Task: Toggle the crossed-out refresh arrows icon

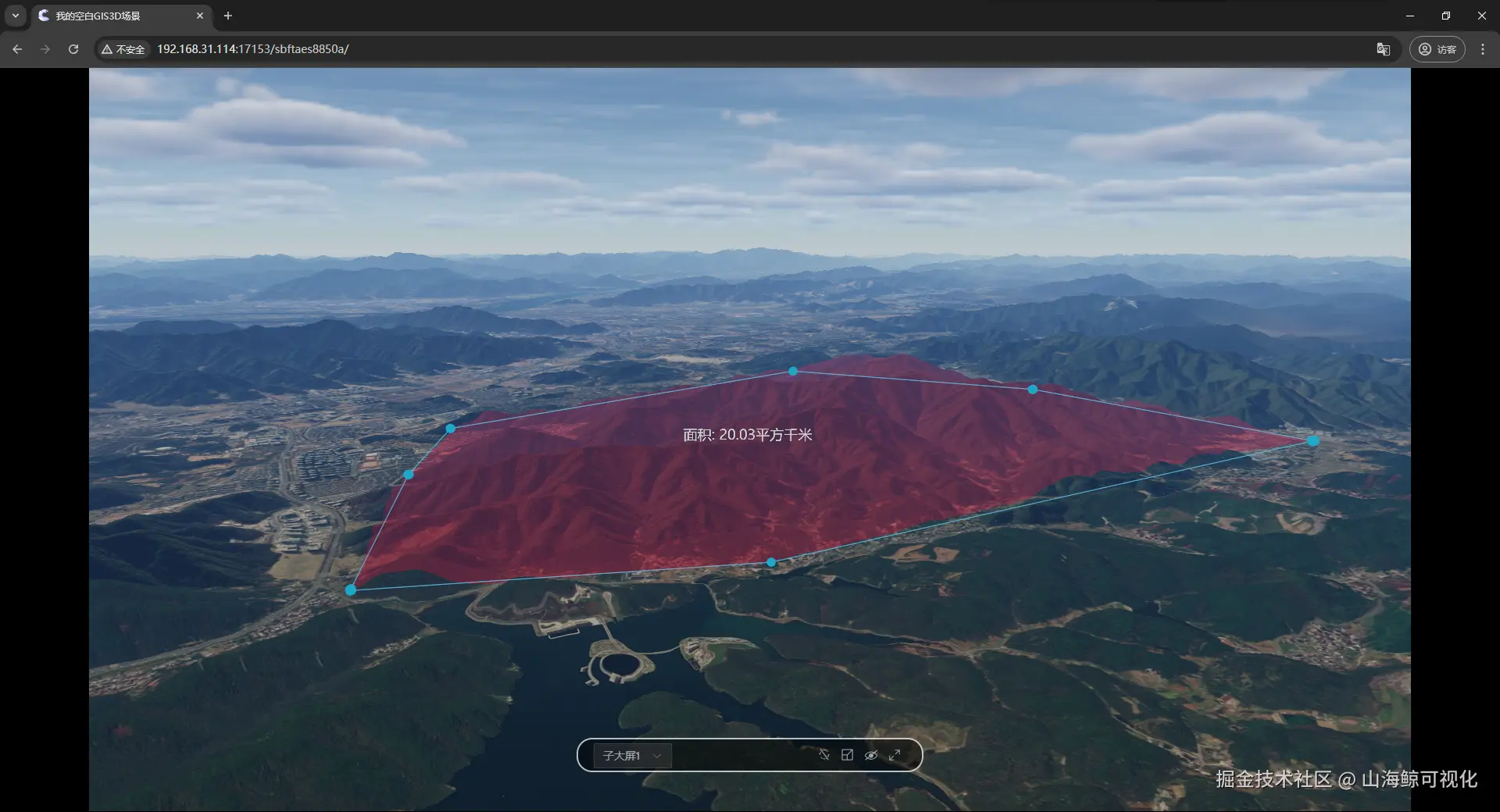Action: tap(823, 755)
